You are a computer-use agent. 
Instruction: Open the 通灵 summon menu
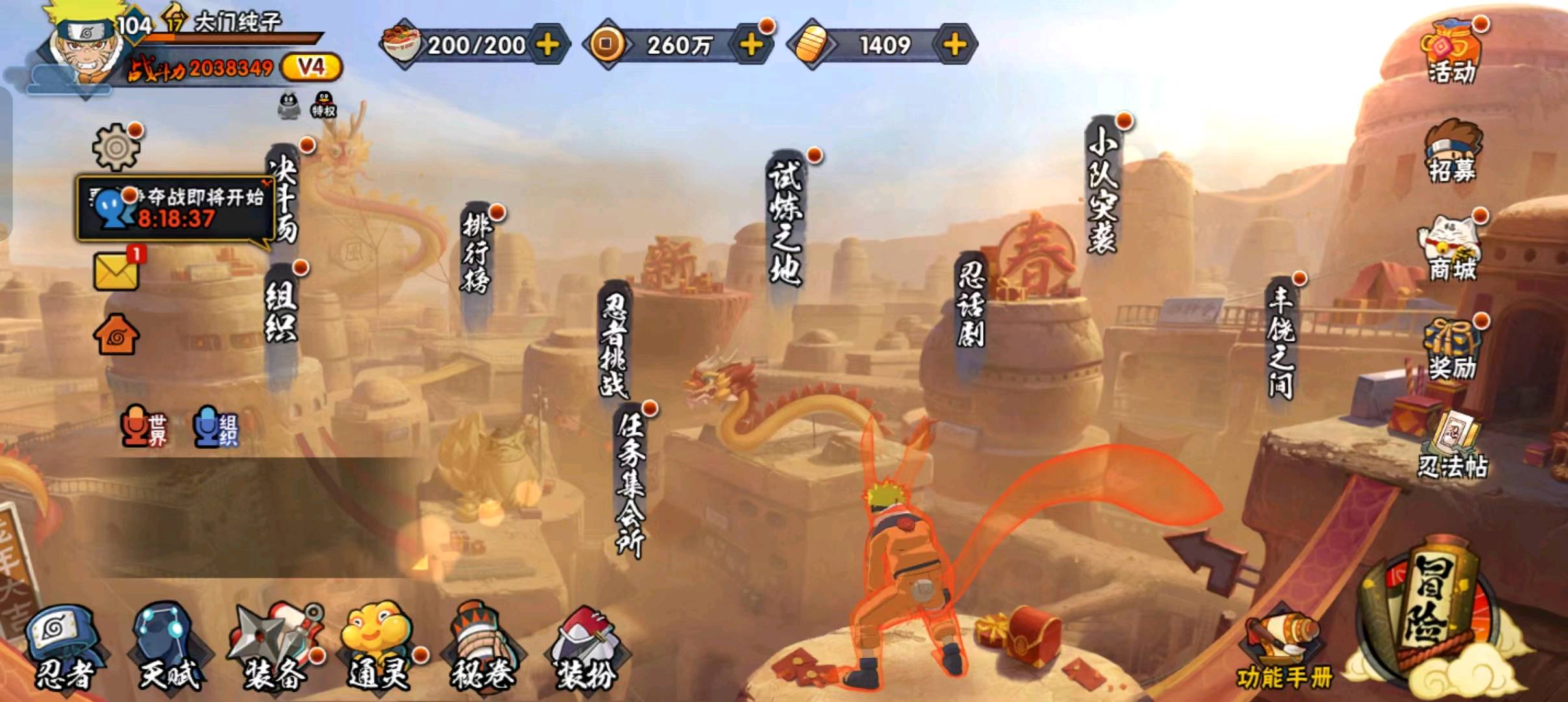click(380, 648)
